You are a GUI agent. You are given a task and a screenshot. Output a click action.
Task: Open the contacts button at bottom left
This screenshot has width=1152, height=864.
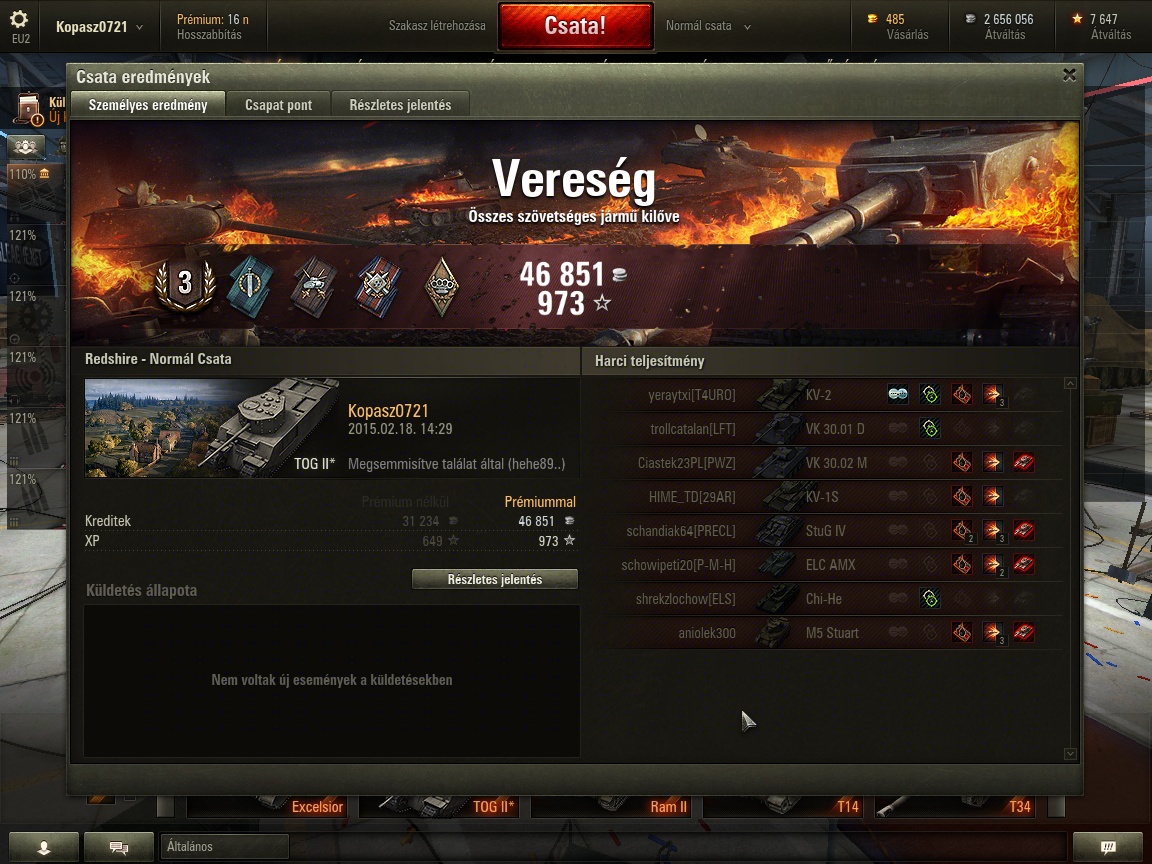tap(43, 847)
